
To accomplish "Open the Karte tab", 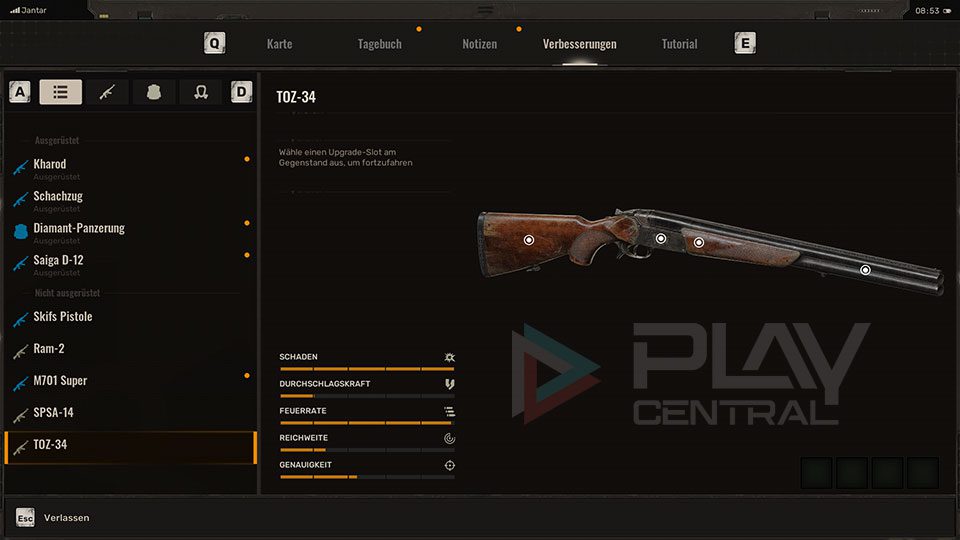I will coord(279,44).
